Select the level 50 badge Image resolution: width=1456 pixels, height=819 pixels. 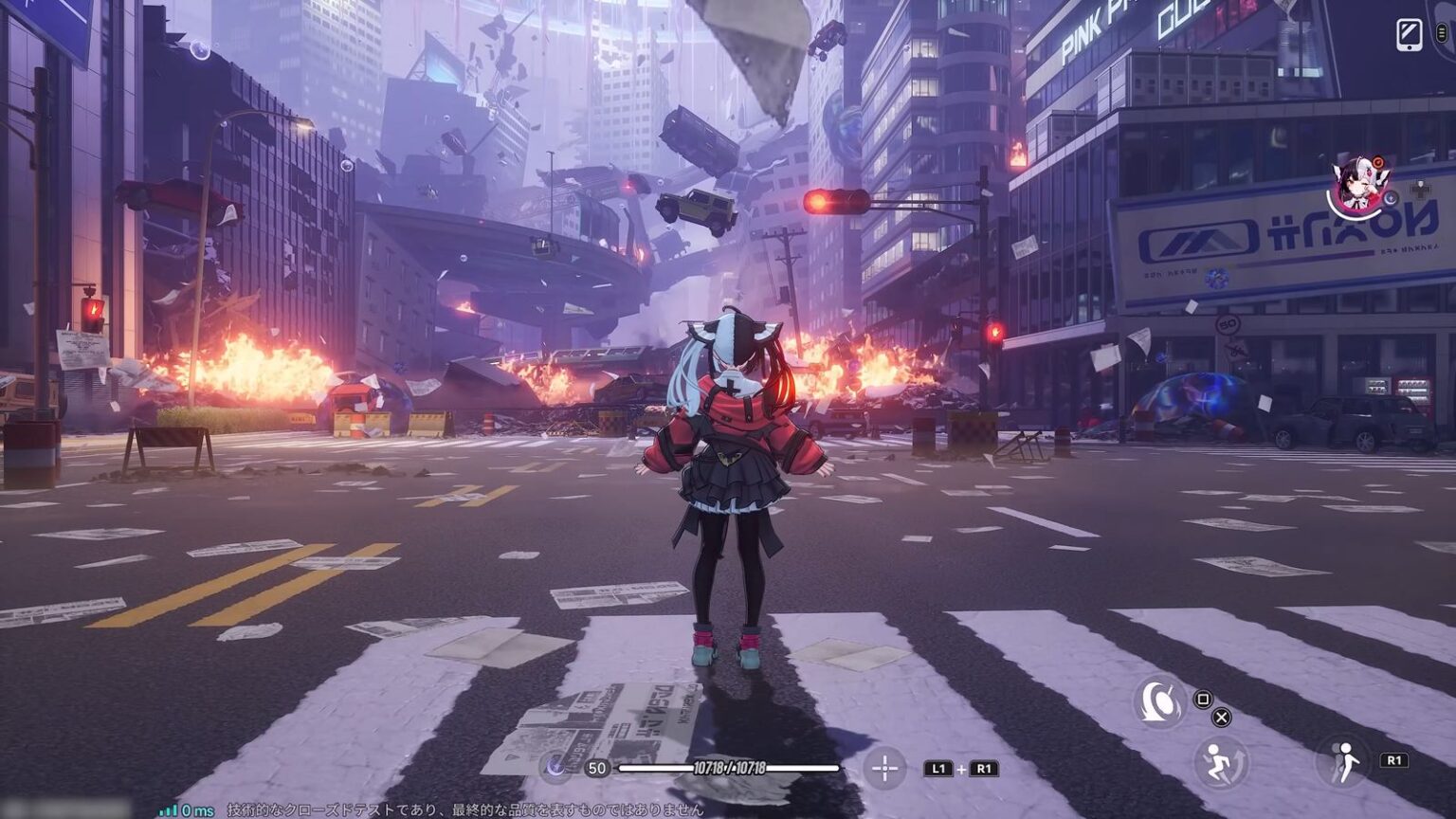coord(596,768)
